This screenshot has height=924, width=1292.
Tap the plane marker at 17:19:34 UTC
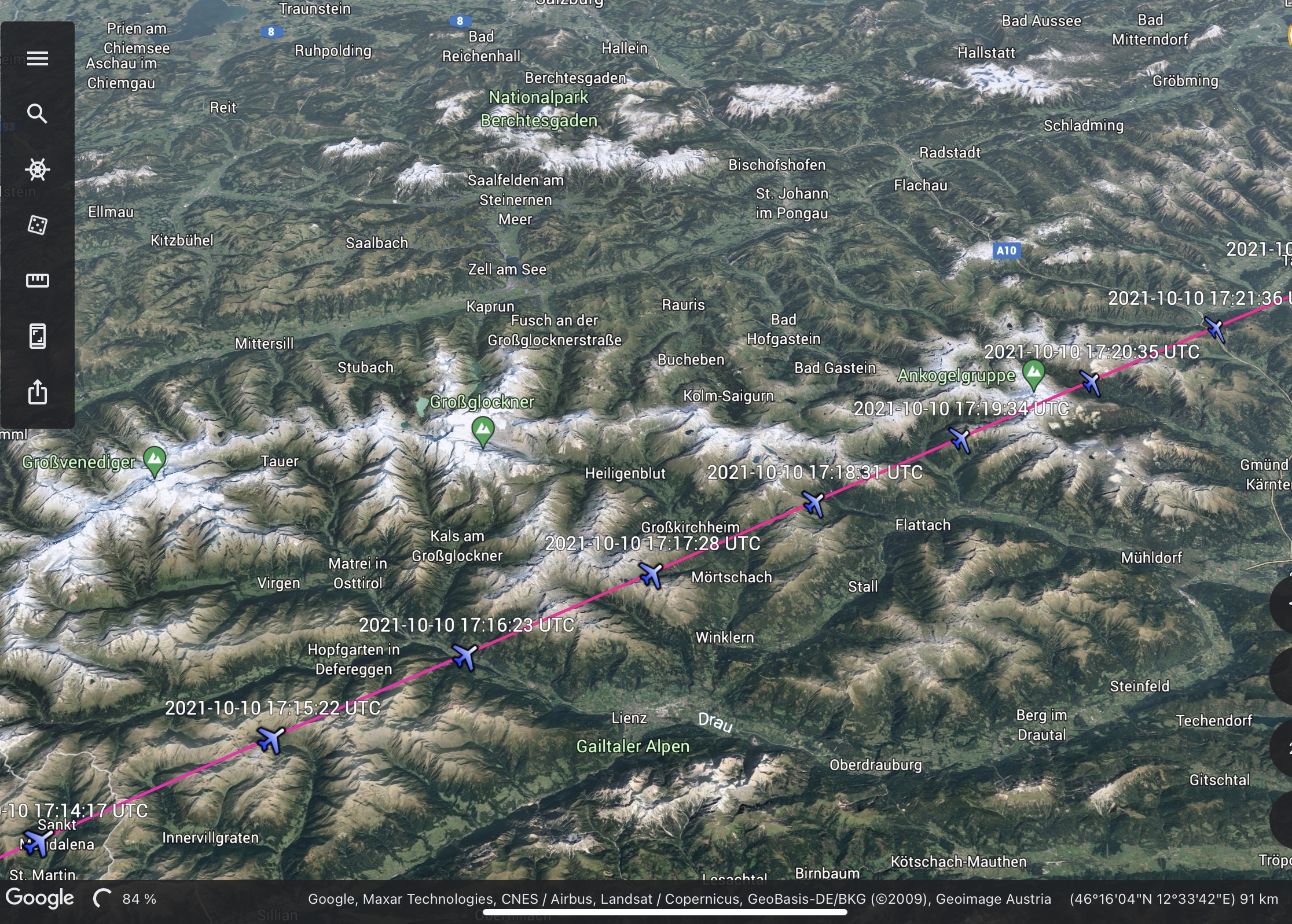click(960, 440)
